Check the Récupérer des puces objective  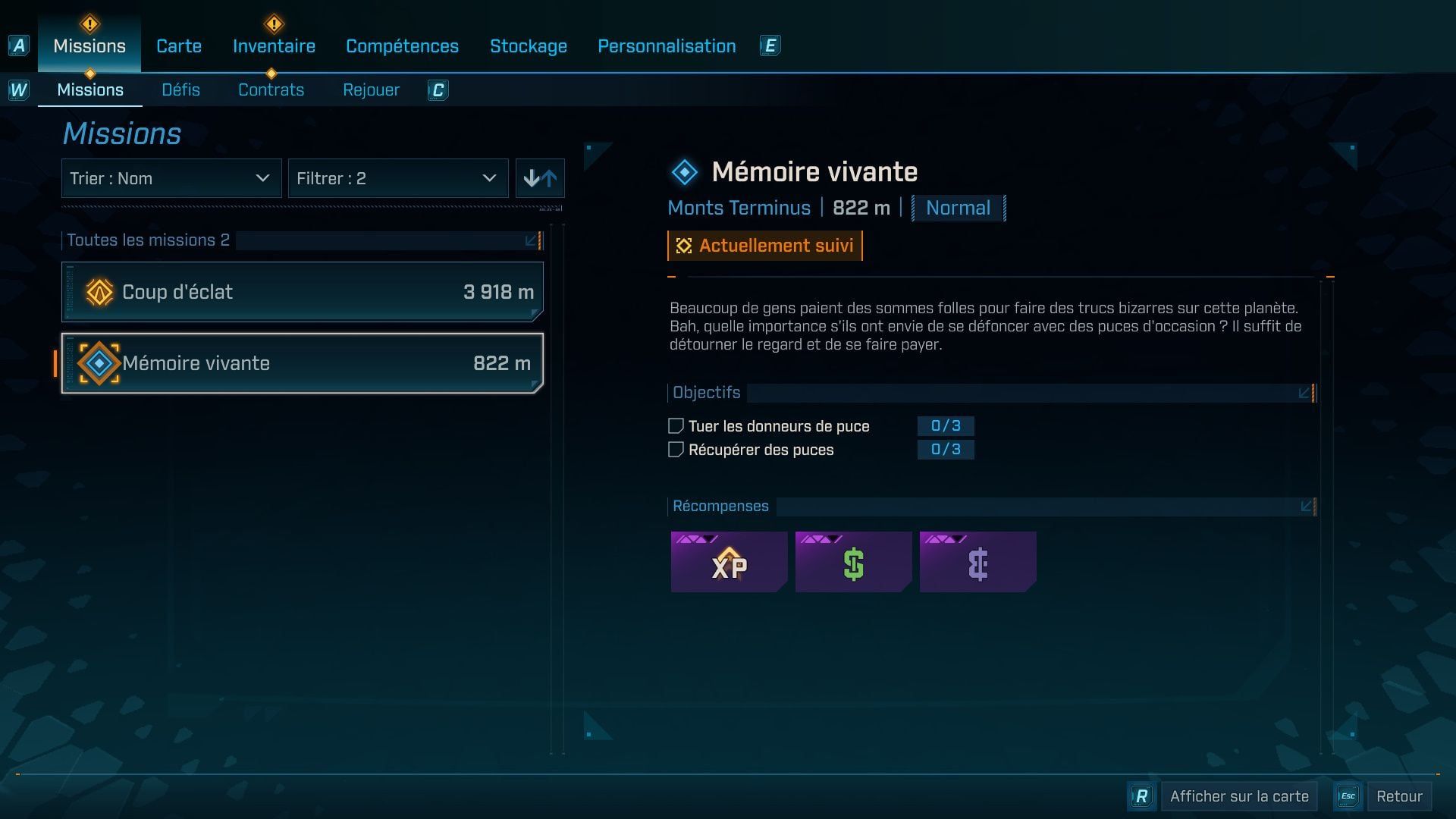675,449
